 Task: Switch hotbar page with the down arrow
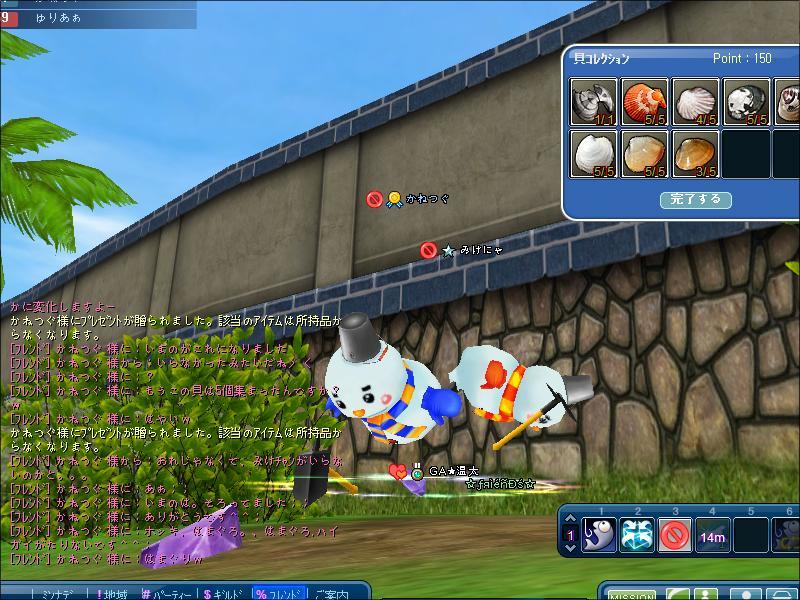click(570, 549)
